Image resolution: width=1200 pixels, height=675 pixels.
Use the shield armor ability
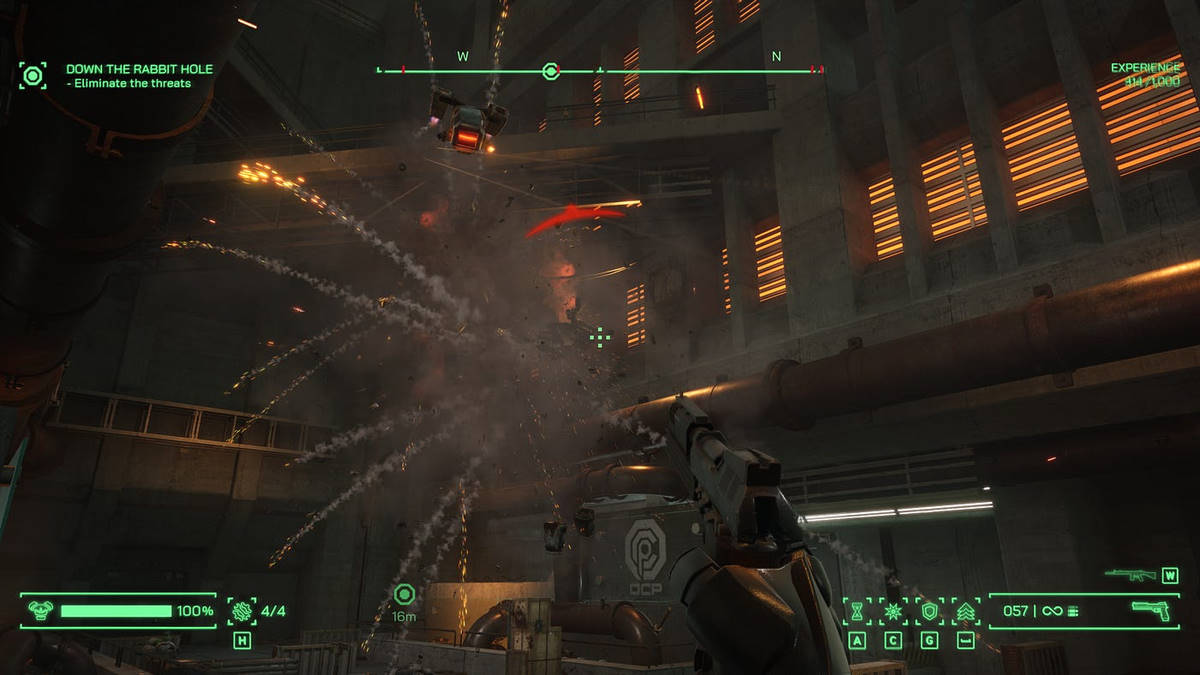pos(929,611)
